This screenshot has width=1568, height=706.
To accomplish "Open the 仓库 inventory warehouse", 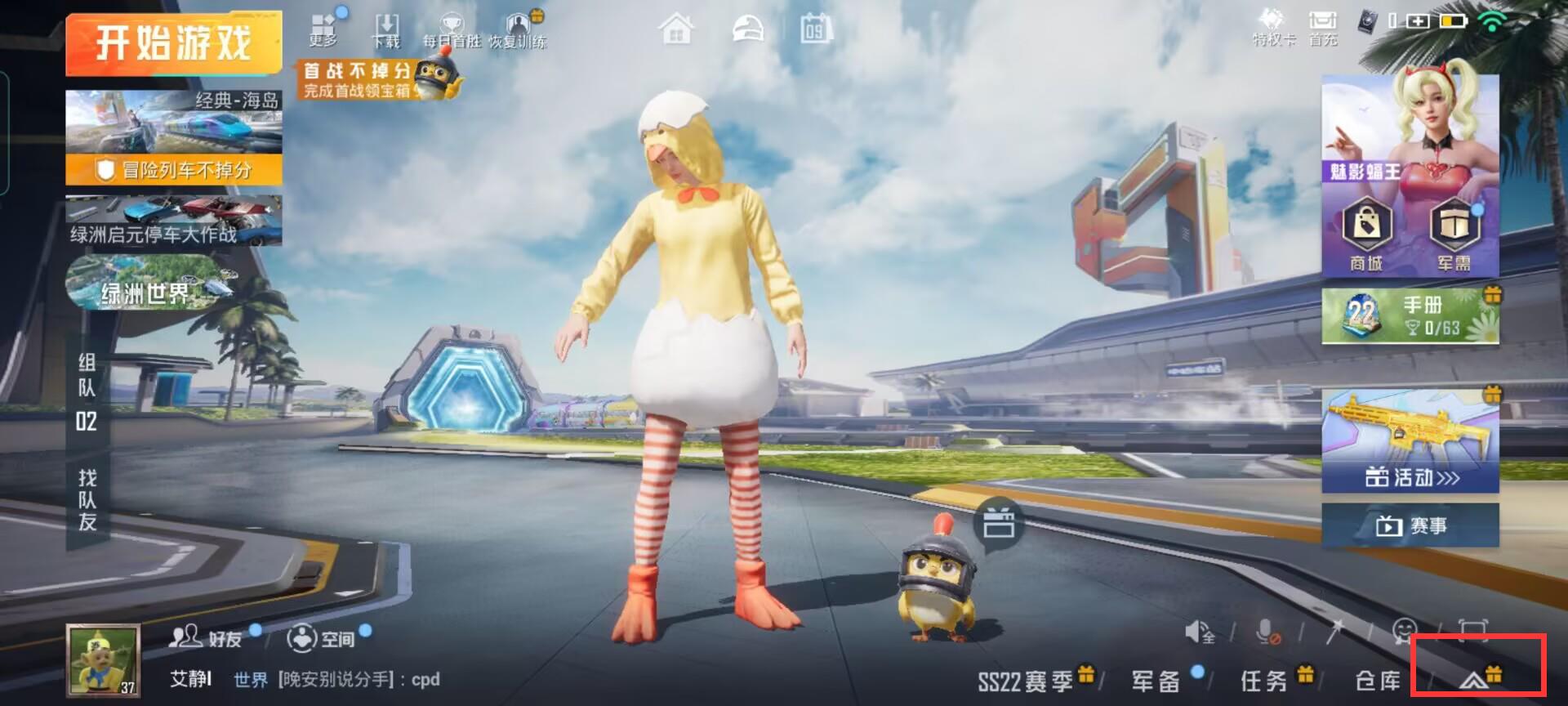I will coord(1377,680).
